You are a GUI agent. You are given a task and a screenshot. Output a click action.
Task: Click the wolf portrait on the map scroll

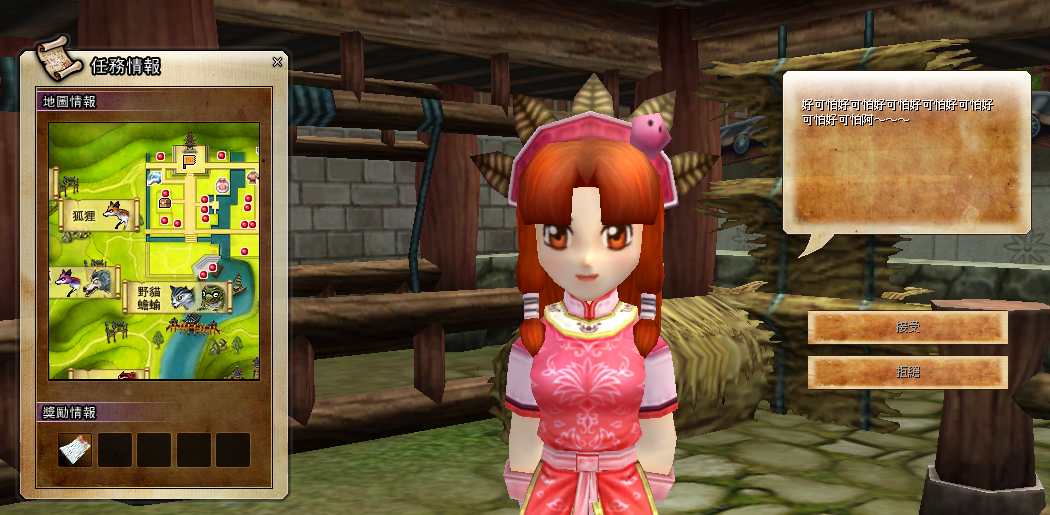click(x=98, y=281)
